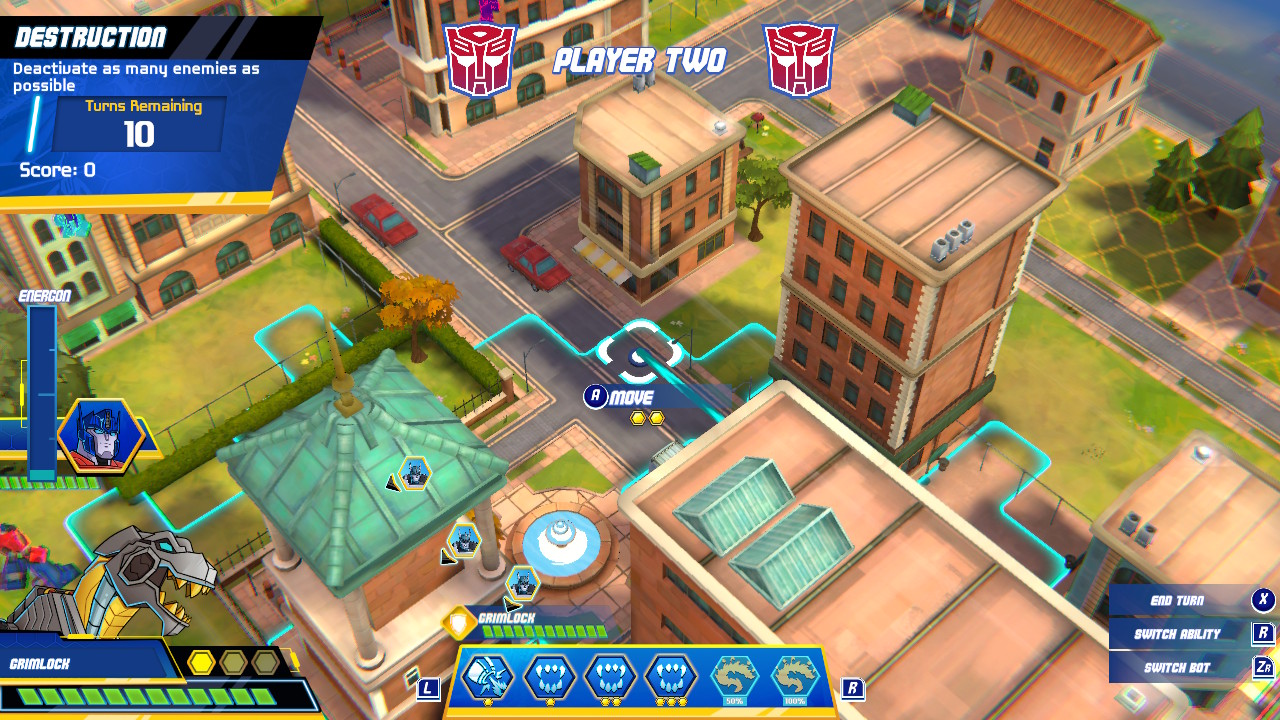Choose the two-pip jaw bite ability

(610, 677)
